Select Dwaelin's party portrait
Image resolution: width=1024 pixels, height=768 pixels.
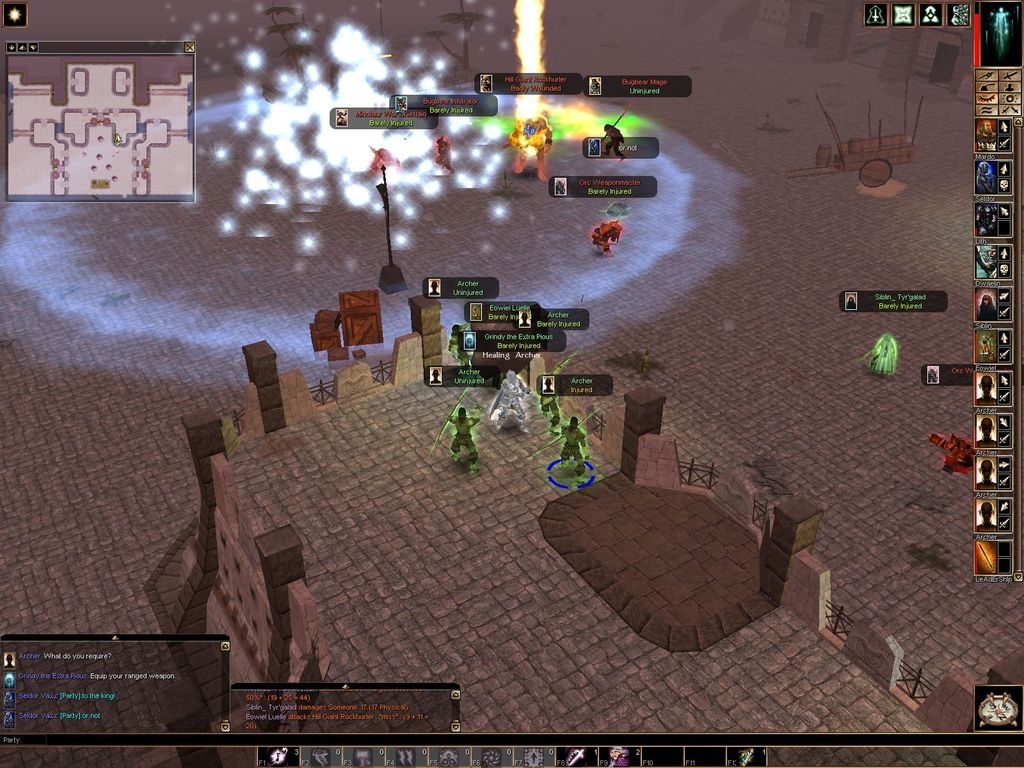986,262
